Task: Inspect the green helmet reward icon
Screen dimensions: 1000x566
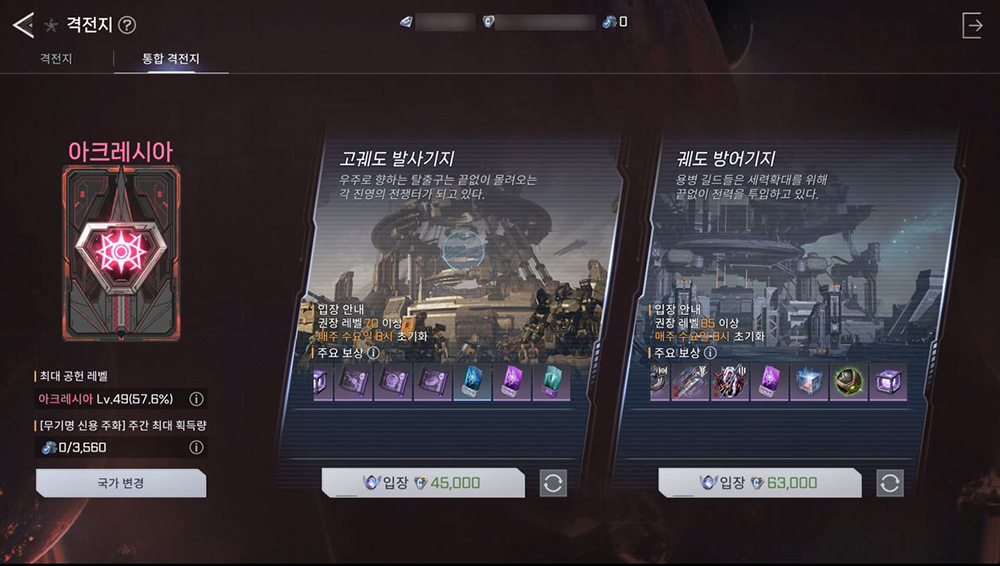Action: tap(847, 382)
